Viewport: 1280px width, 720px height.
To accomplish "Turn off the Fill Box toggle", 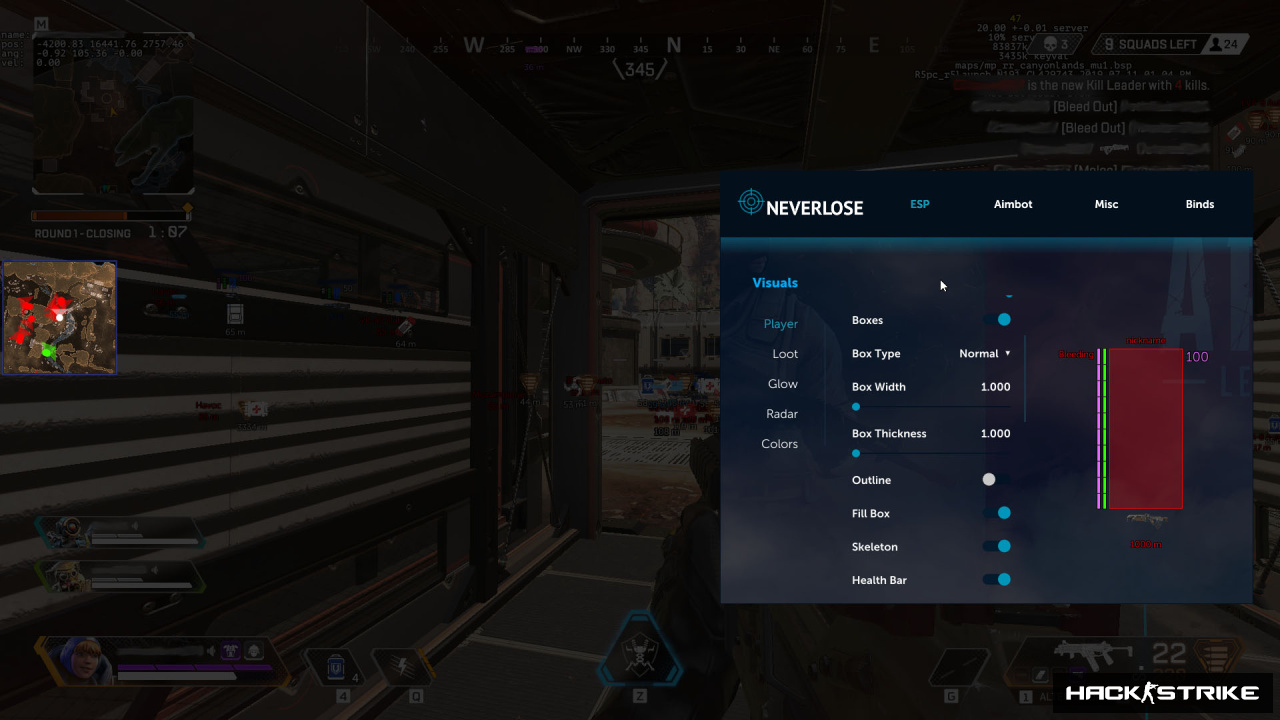I will pos(997,513).
